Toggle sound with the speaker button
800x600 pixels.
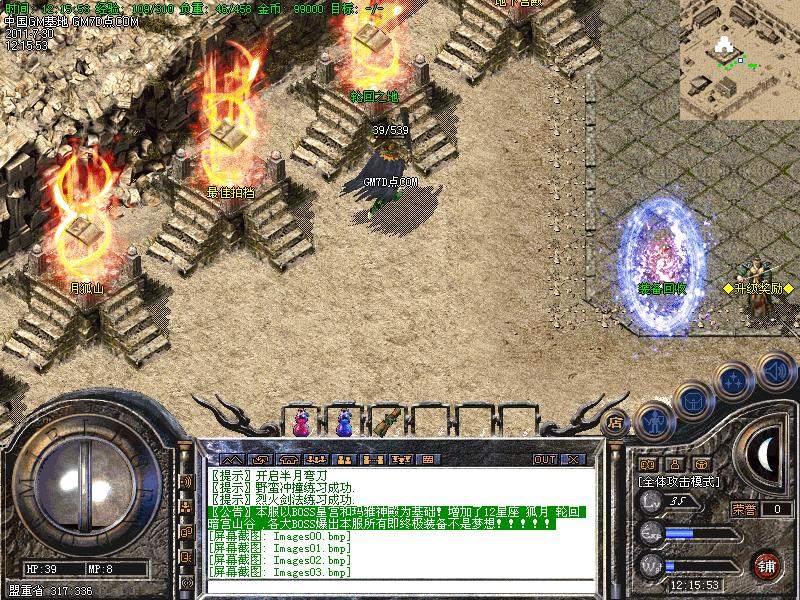coord(775,370)
